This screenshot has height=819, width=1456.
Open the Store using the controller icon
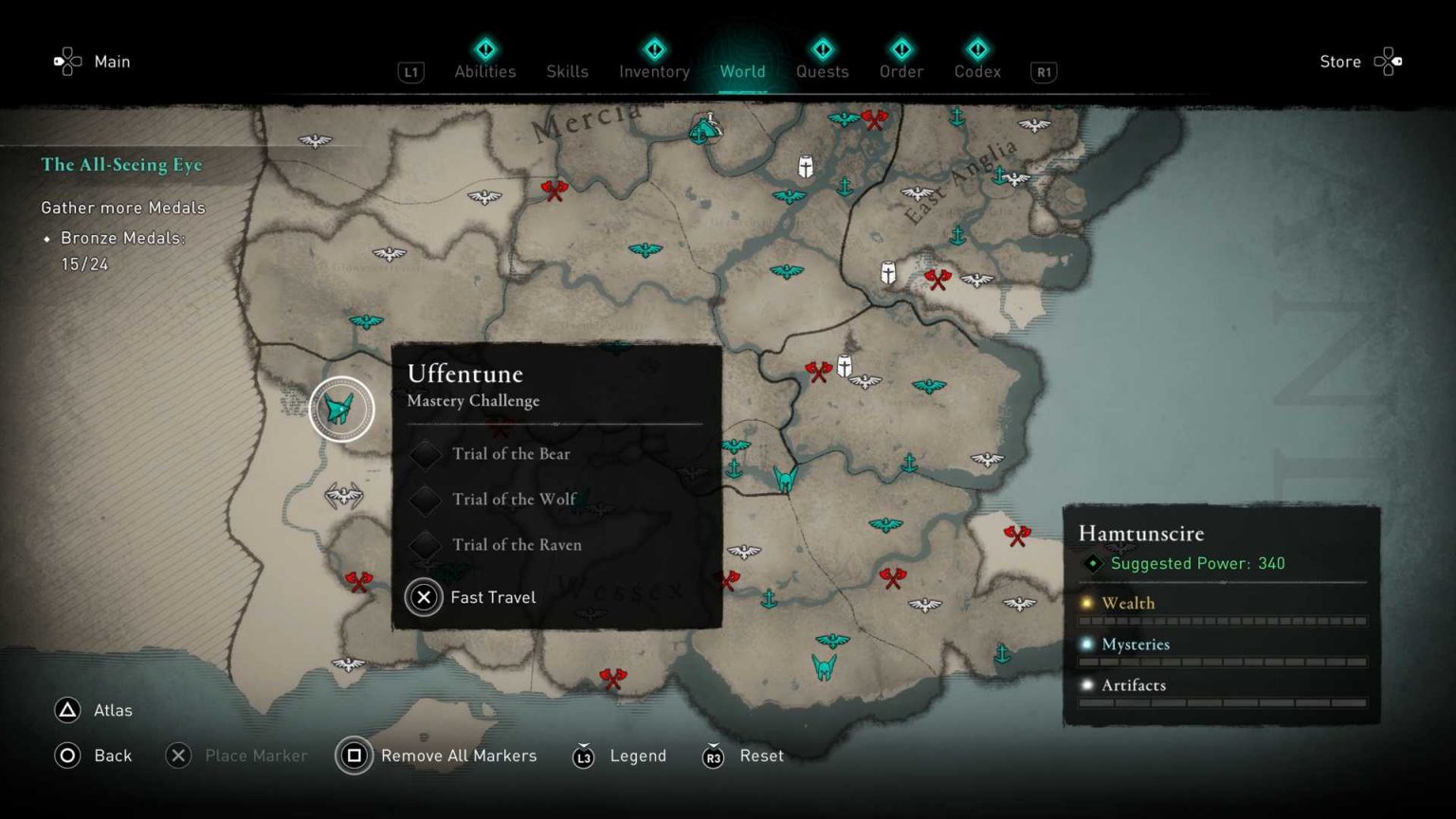[1389, 61]
